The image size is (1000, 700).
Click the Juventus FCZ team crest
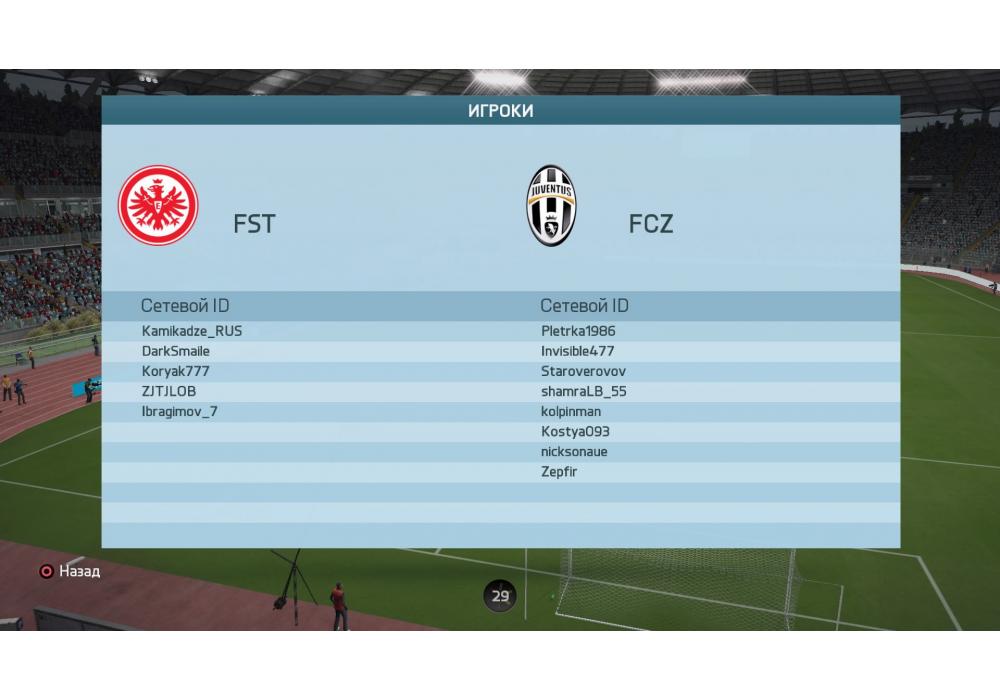tap(552, 206)
